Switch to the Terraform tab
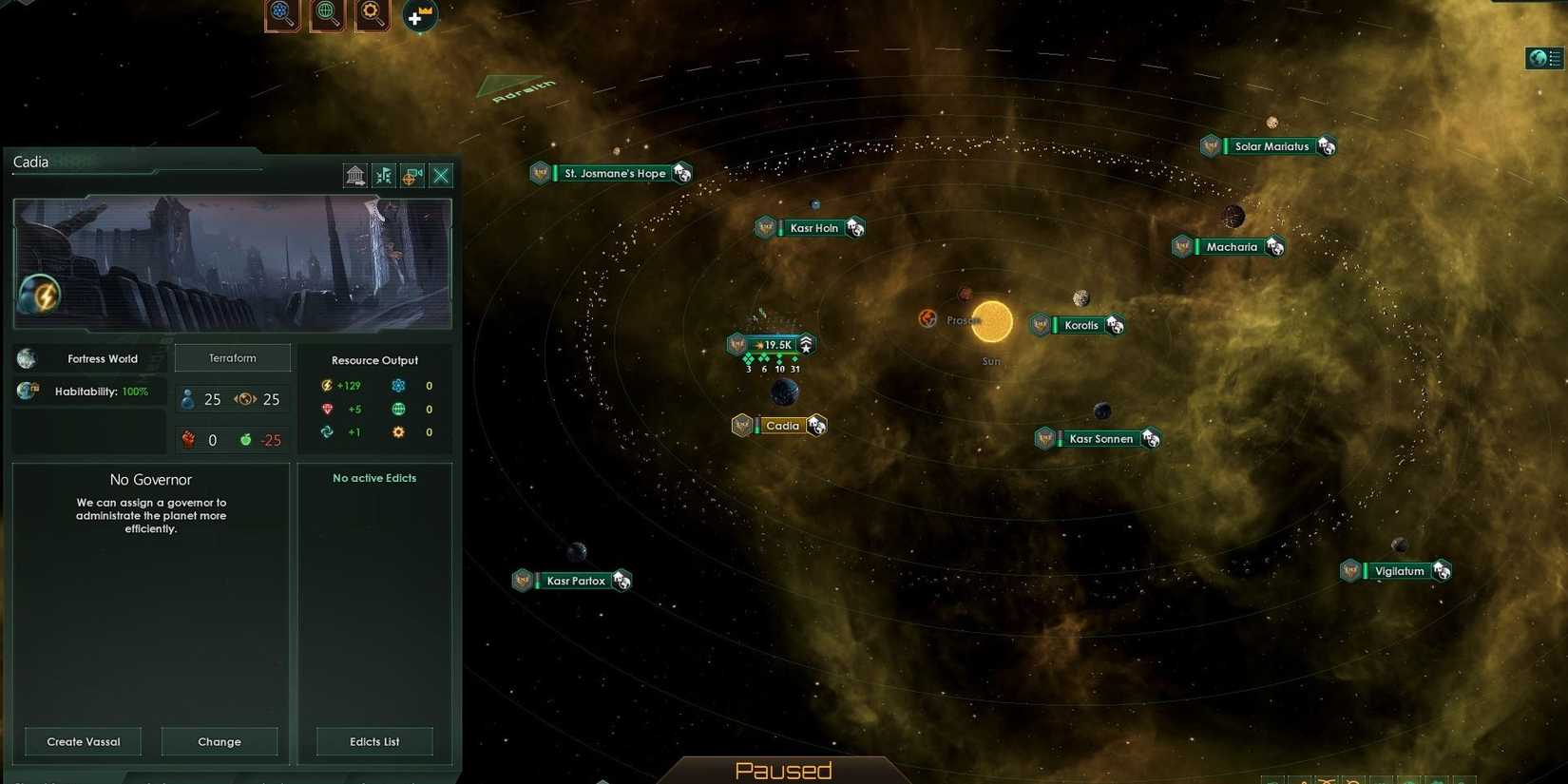Viewport: 1568px width, 784px height. [232, 357]
